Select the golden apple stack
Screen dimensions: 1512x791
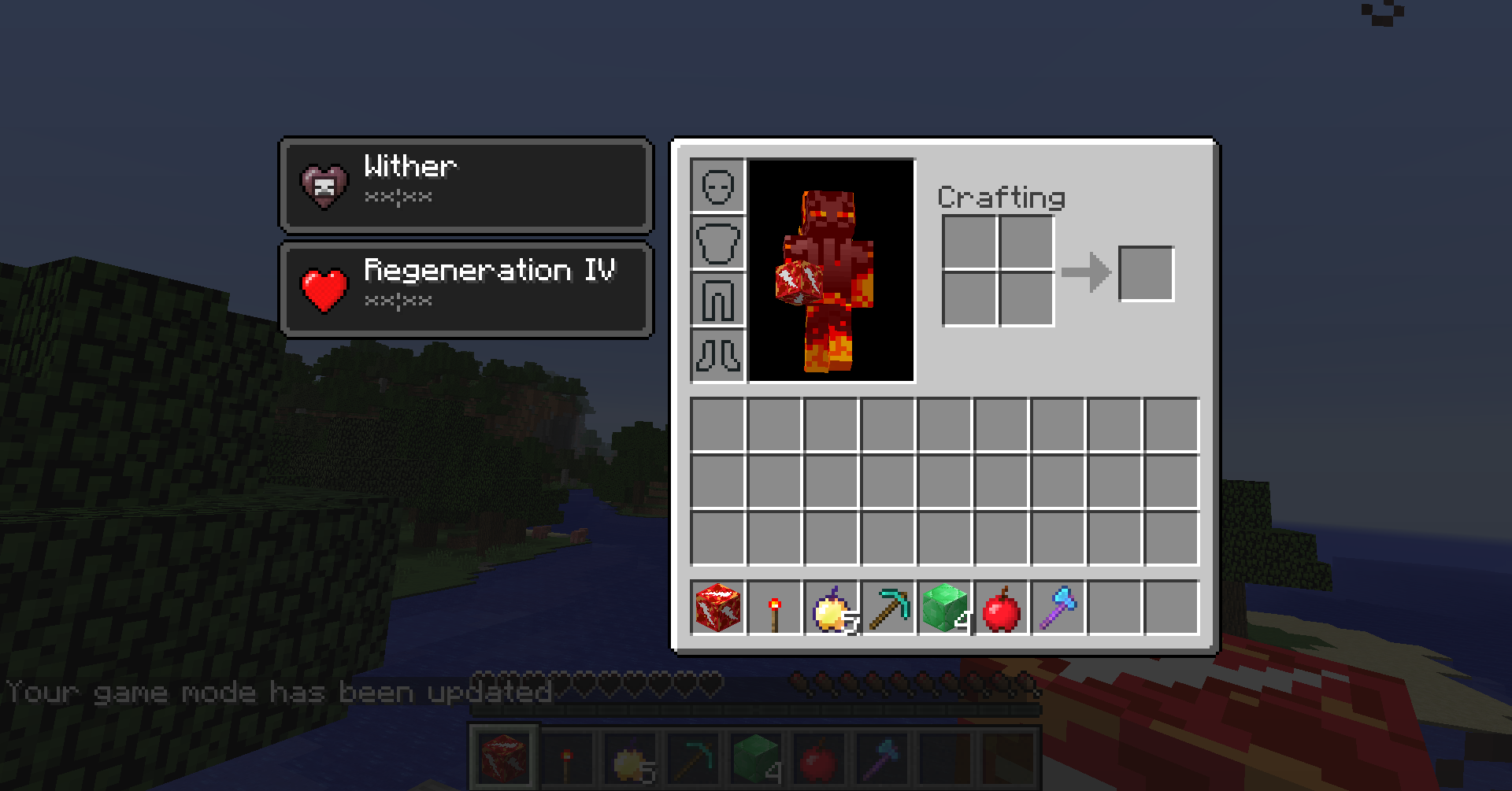[x=831, y=608]
